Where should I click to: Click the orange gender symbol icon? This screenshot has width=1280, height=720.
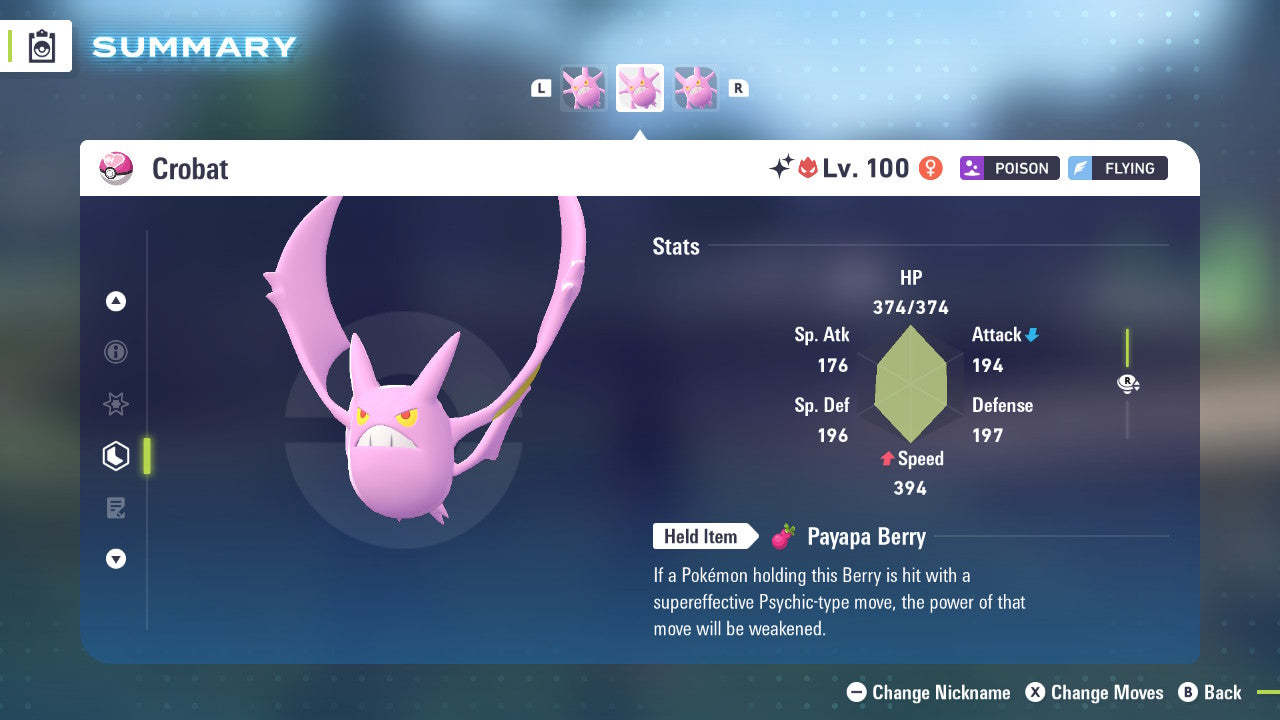(929, 168)
